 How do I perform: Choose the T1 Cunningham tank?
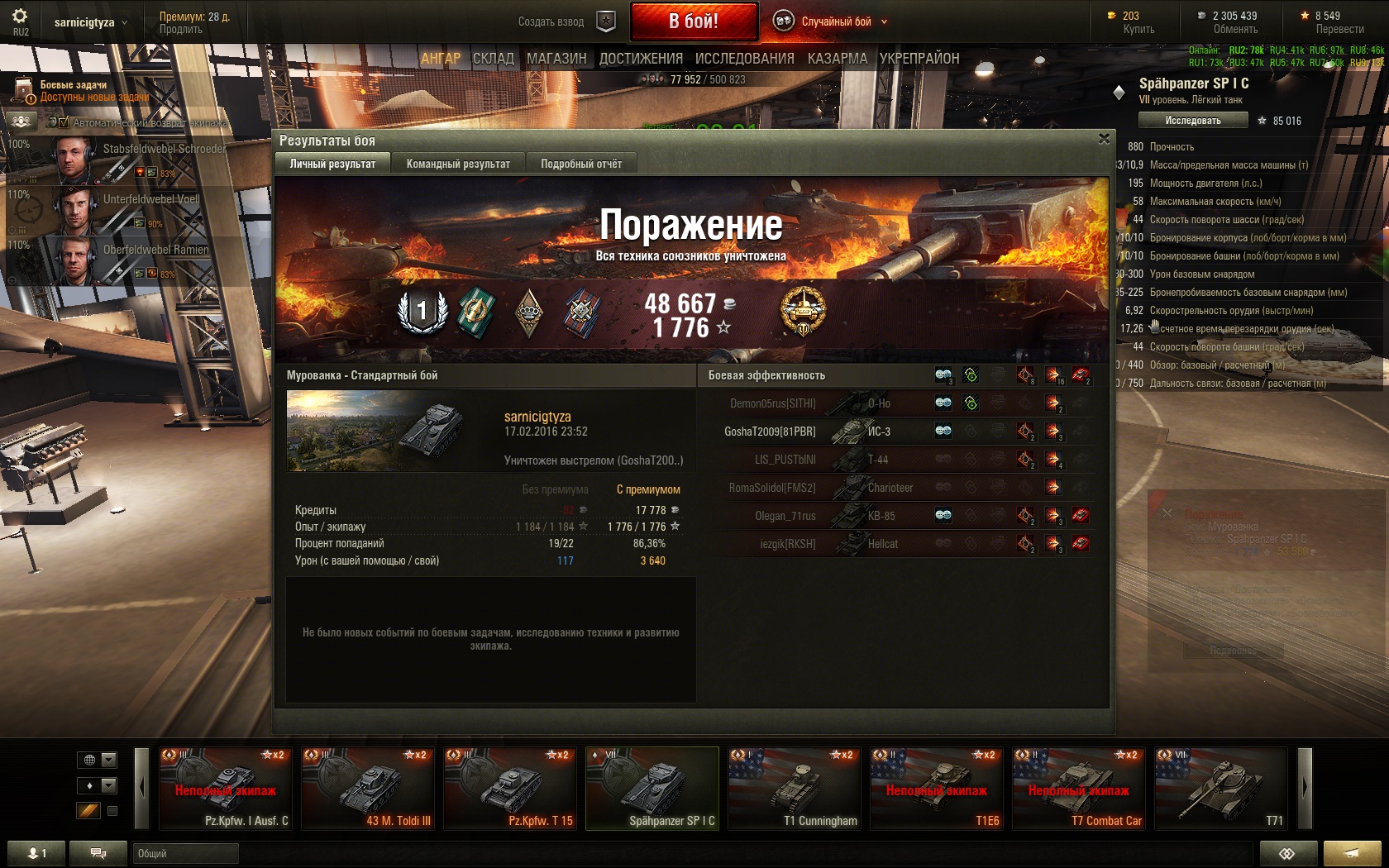[x=795, y=788]
